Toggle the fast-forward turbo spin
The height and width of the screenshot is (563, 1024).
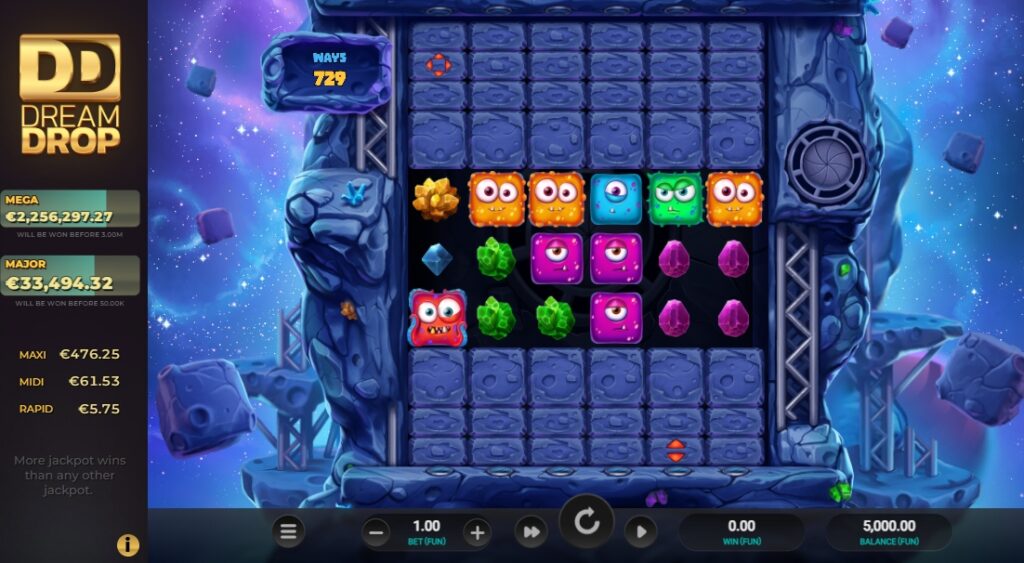531,532
